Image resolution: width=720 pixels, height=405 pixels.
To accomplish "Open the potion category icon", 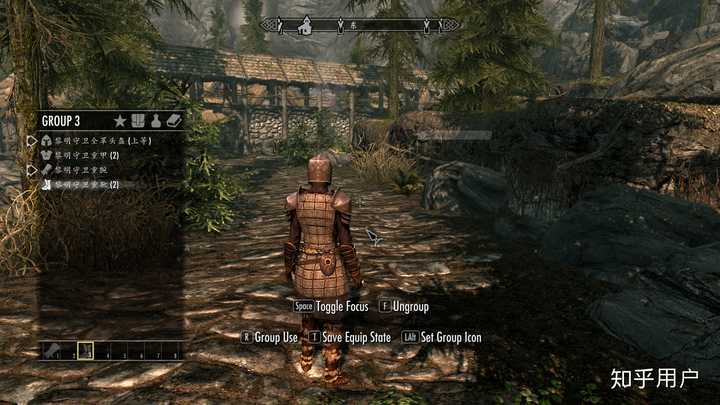I will pyautogui.click(x=156, y=121).
